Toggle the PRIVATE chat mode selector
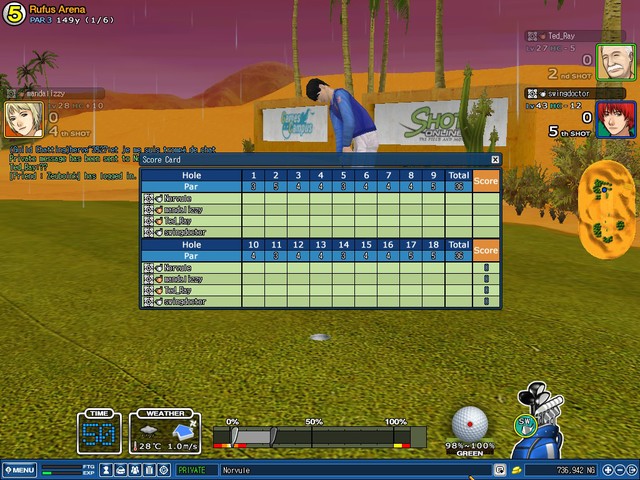640x480 pixels. click(x=195, y=469)
